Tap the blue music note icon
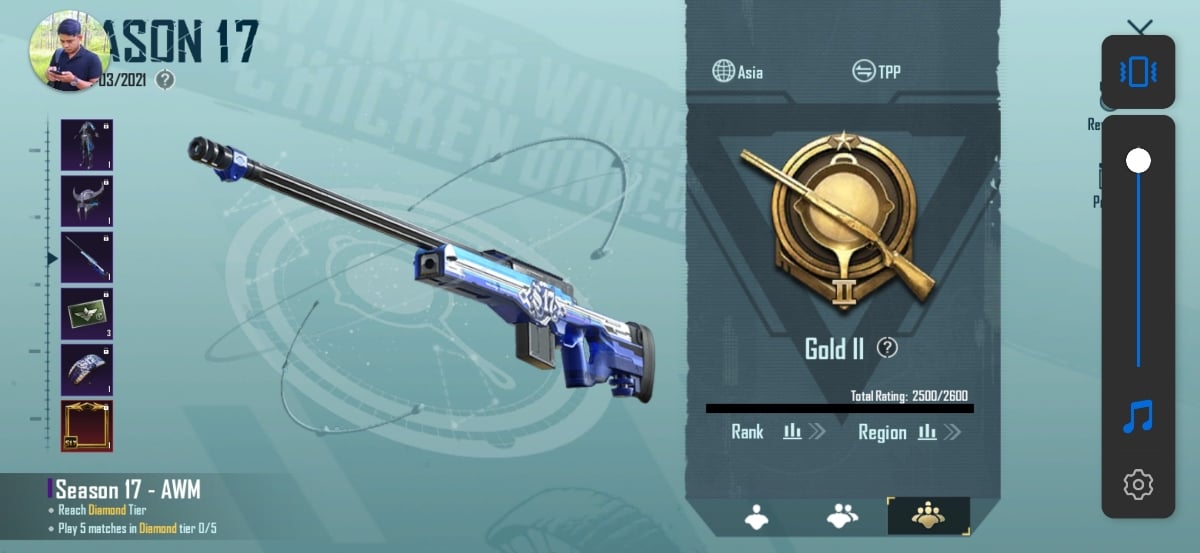The height and width of the screenshot is (553, 1200). pyautogui.click(x=1138, y=416)
